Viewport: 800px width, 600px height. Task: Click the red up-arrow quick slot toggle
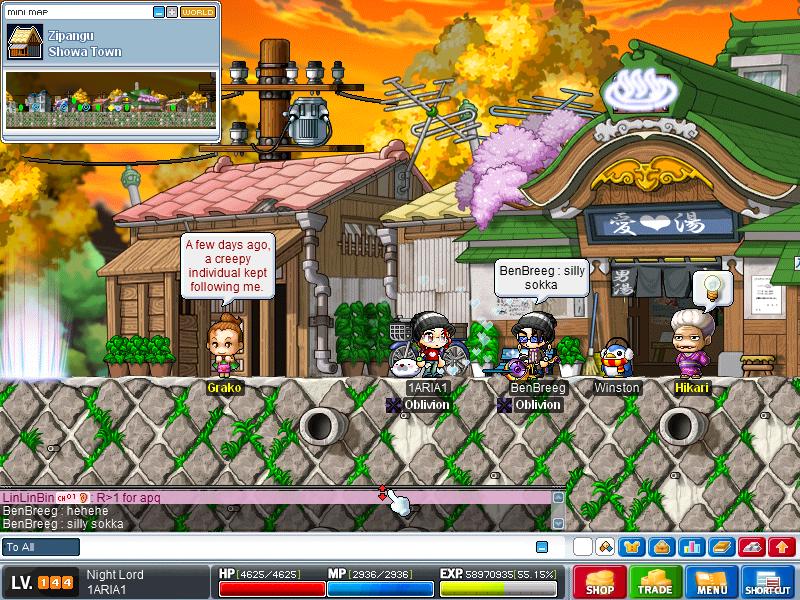click(x=782, y=547)
